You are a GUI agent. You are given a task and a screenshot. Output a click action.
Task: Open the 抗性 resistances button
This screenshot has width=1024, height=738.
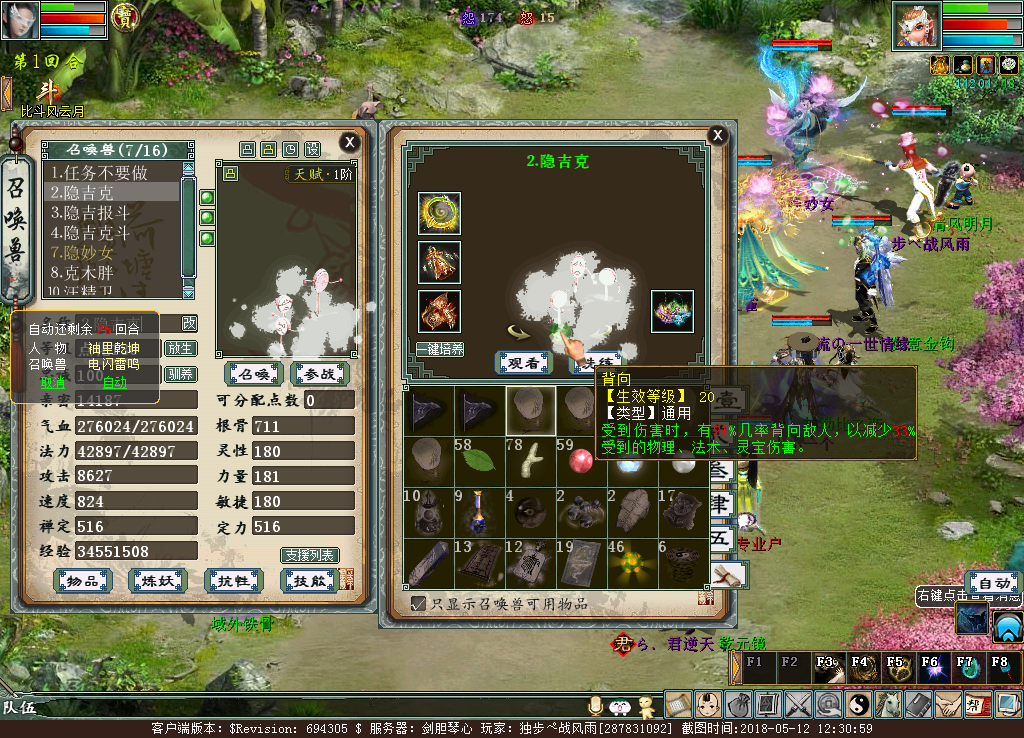pos(233,581)
